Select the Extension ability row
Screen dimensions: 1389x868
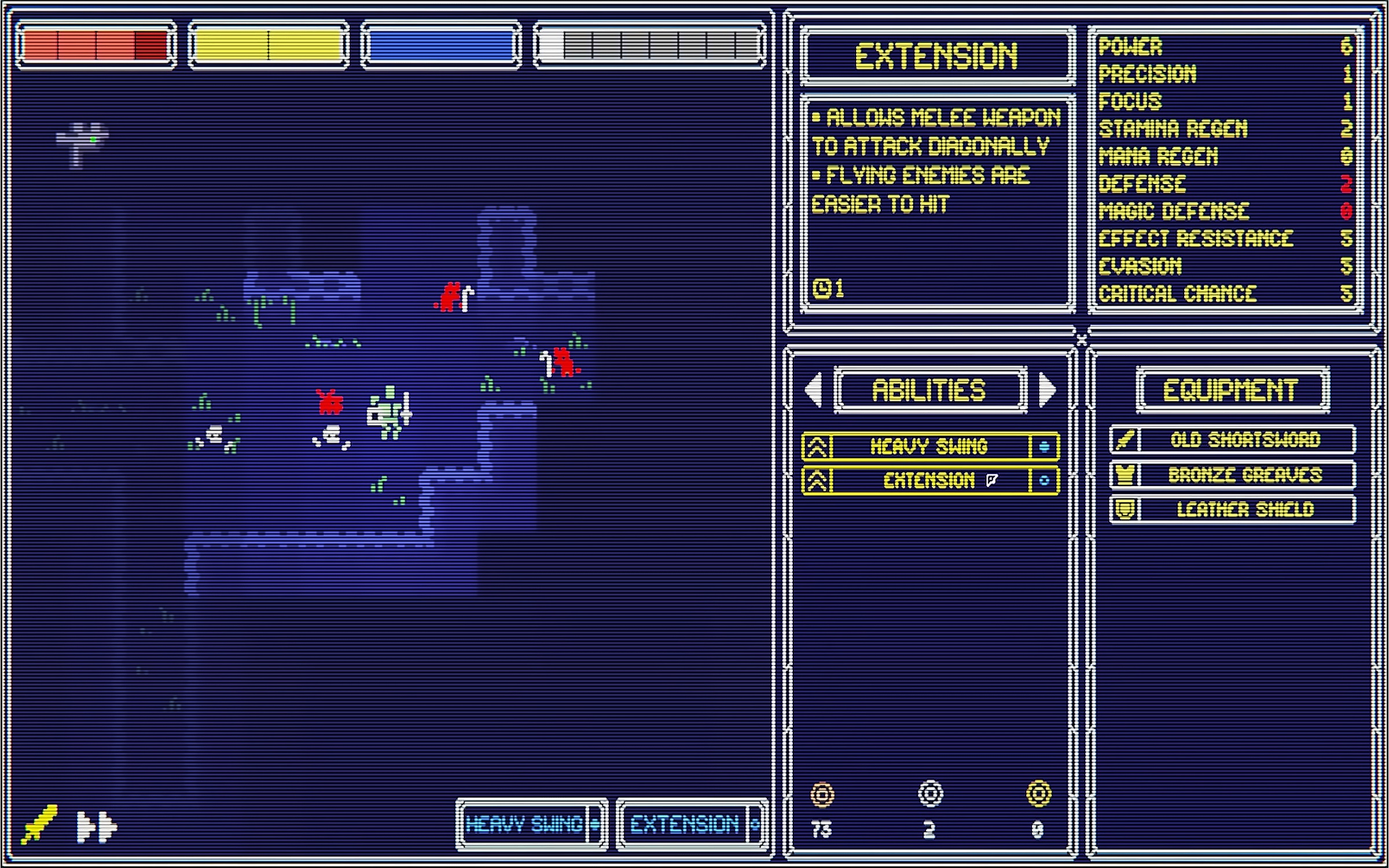(930, 480)
